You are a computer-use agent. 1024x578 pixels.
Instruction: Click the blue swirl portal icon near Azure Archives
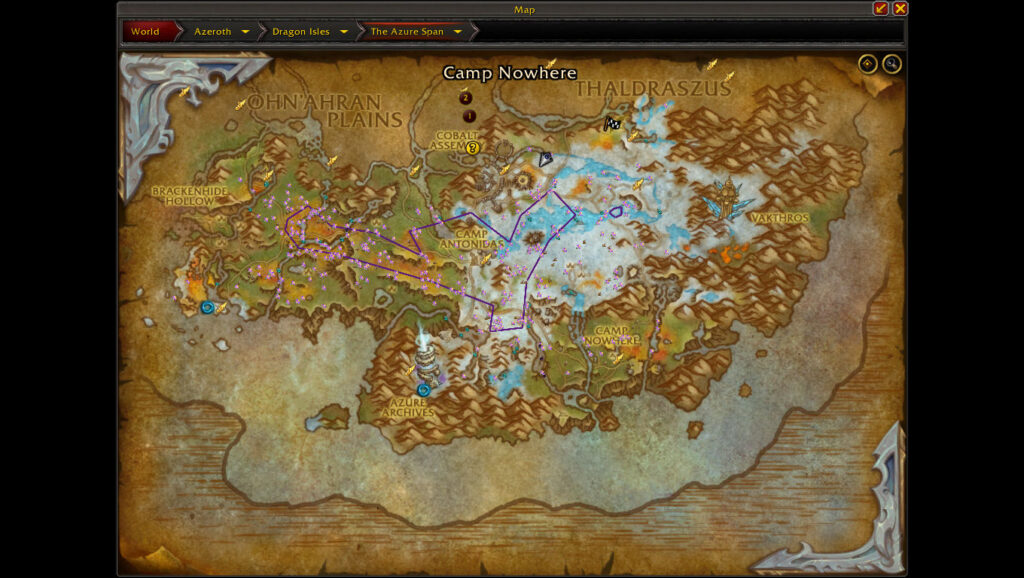click(424, 390)
